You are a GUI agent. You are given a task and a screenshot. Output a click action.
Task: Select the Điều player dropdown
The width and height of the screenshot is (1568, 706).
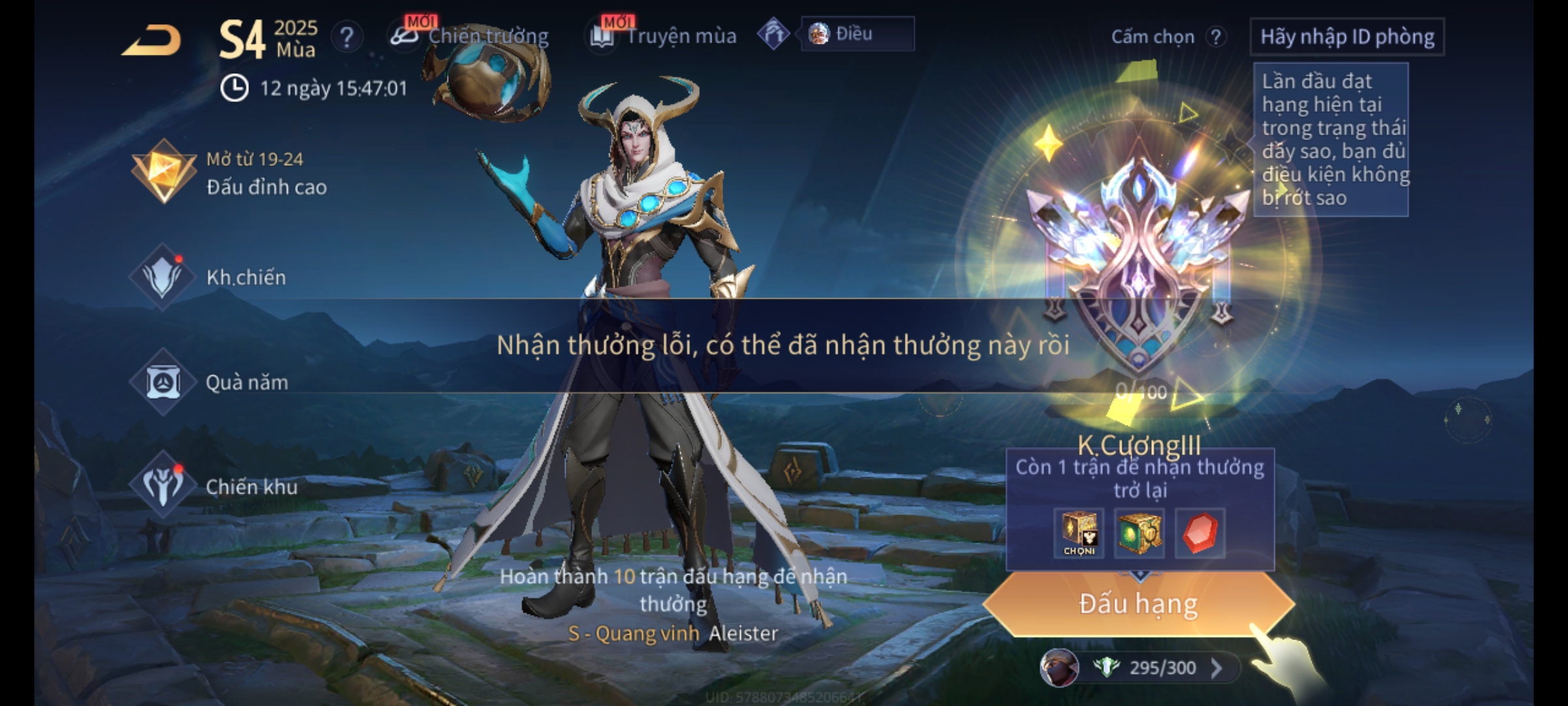[x=857, y=34]
